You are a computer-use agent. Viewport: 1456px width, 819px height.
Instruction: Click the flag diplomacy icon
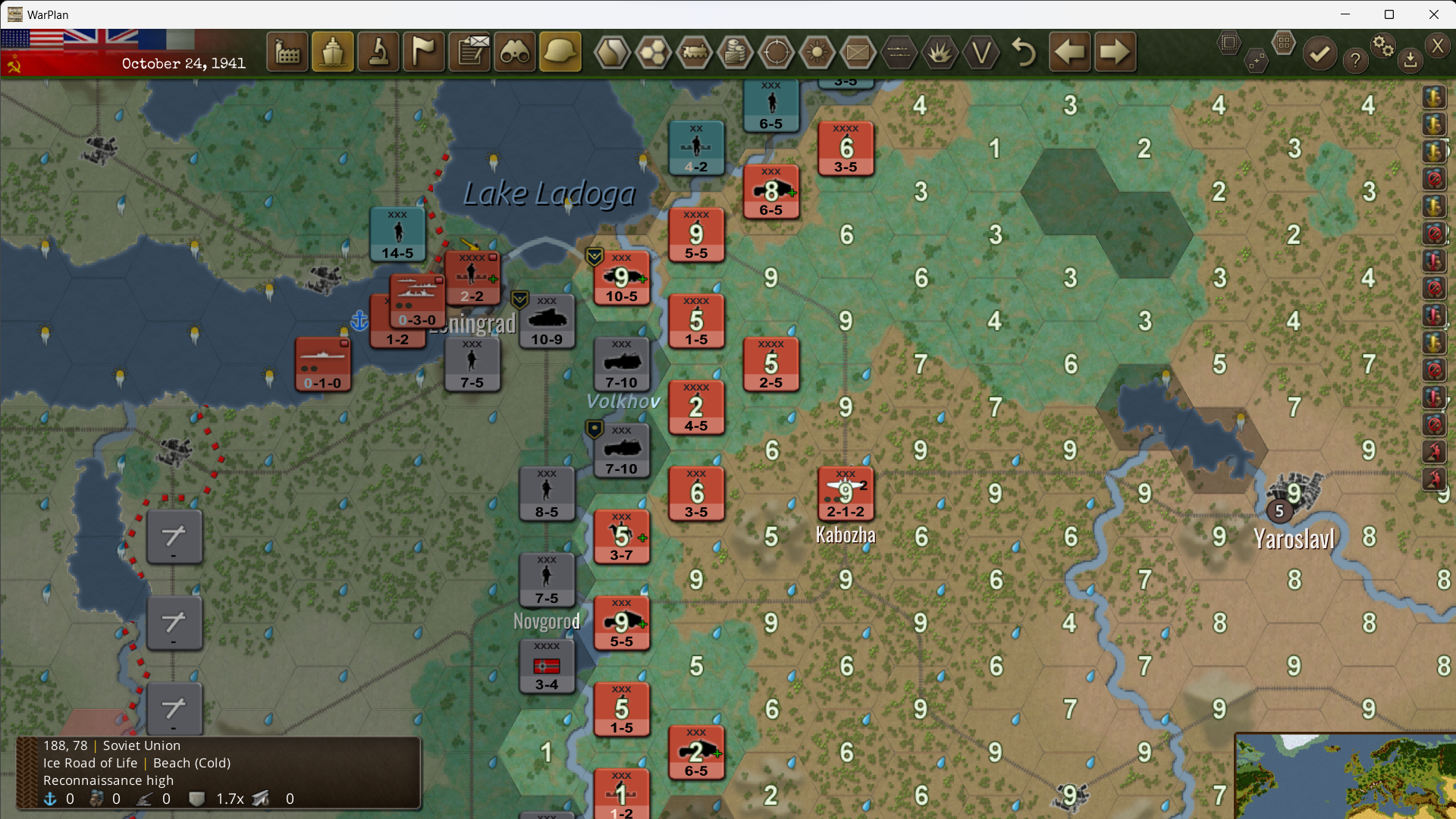pos(424,52)
